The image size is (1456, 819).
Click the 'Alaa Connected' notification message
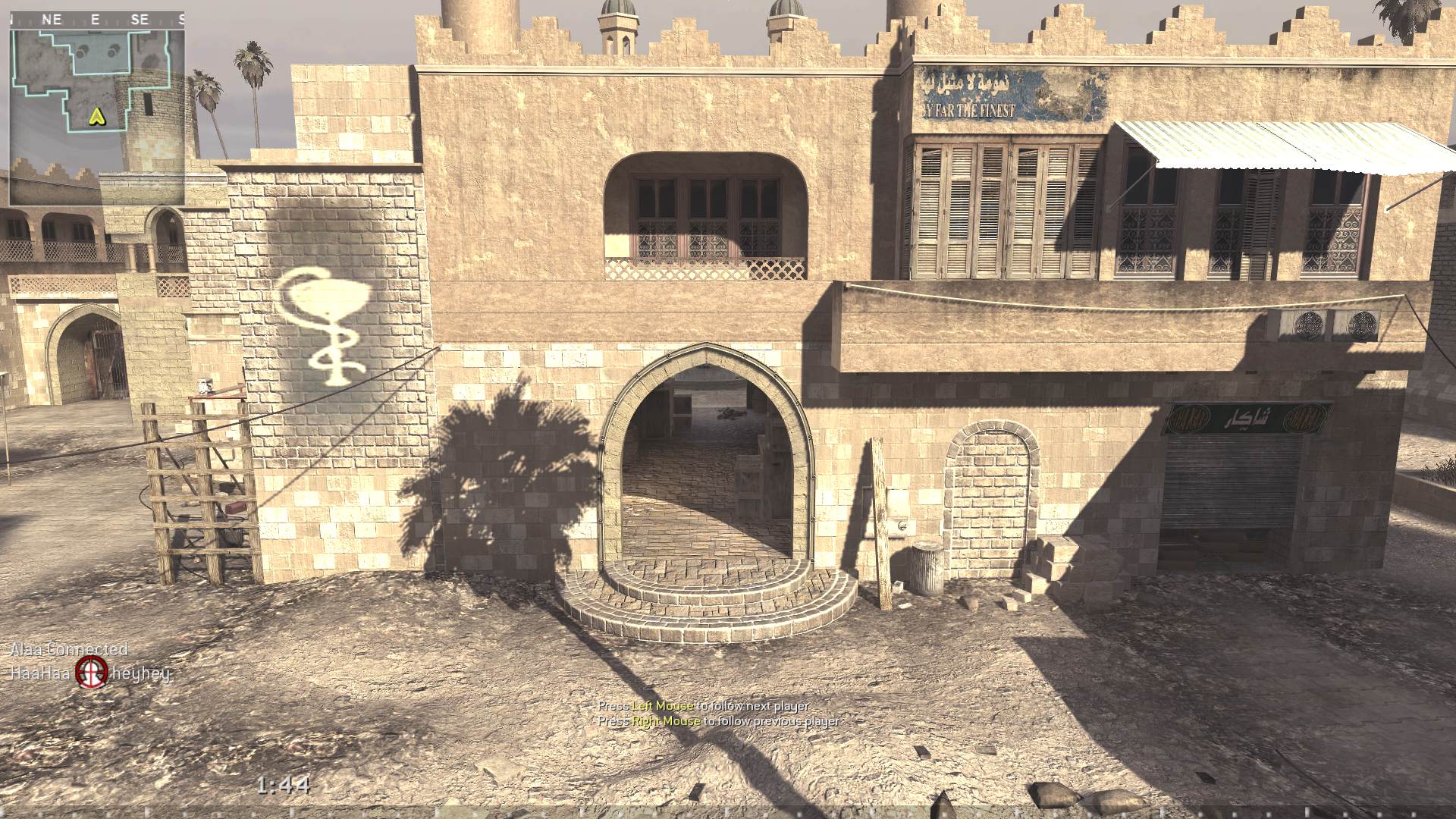[x=68, y=650]
